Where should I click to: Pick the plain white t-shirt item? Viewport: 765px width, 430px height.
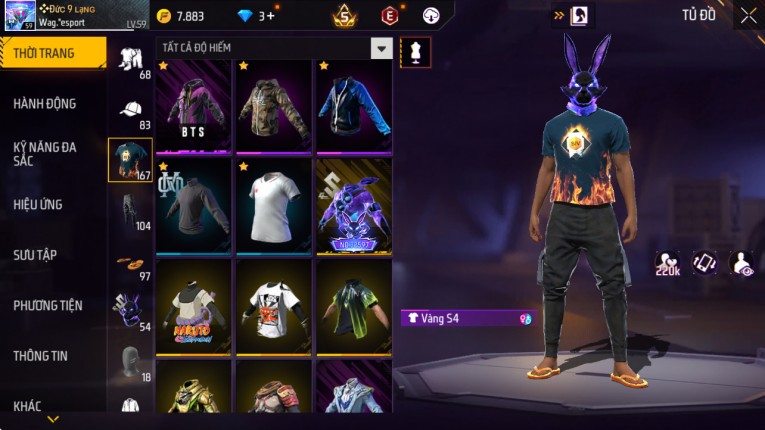pyautogui.click(x=274, y=206)
